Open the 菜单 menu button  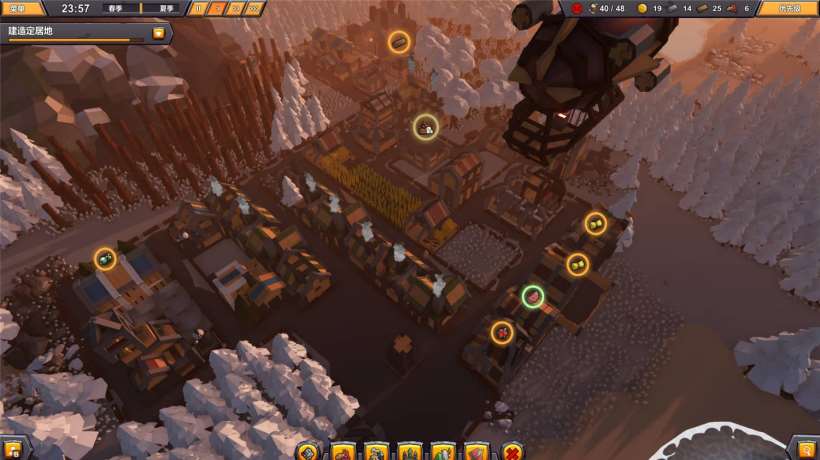pos(22,8)
